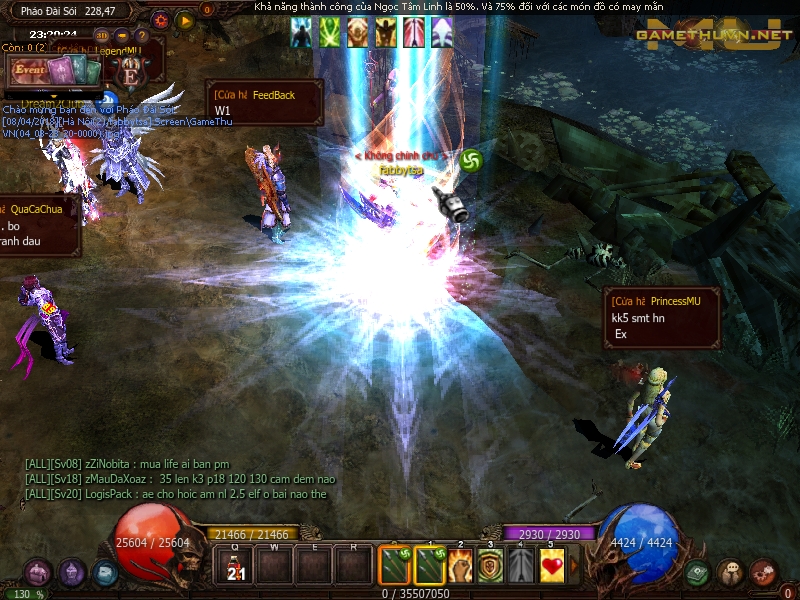800x600 pixels.
Task: Activate the fist skill in slot 2
Action: point(460,566)
